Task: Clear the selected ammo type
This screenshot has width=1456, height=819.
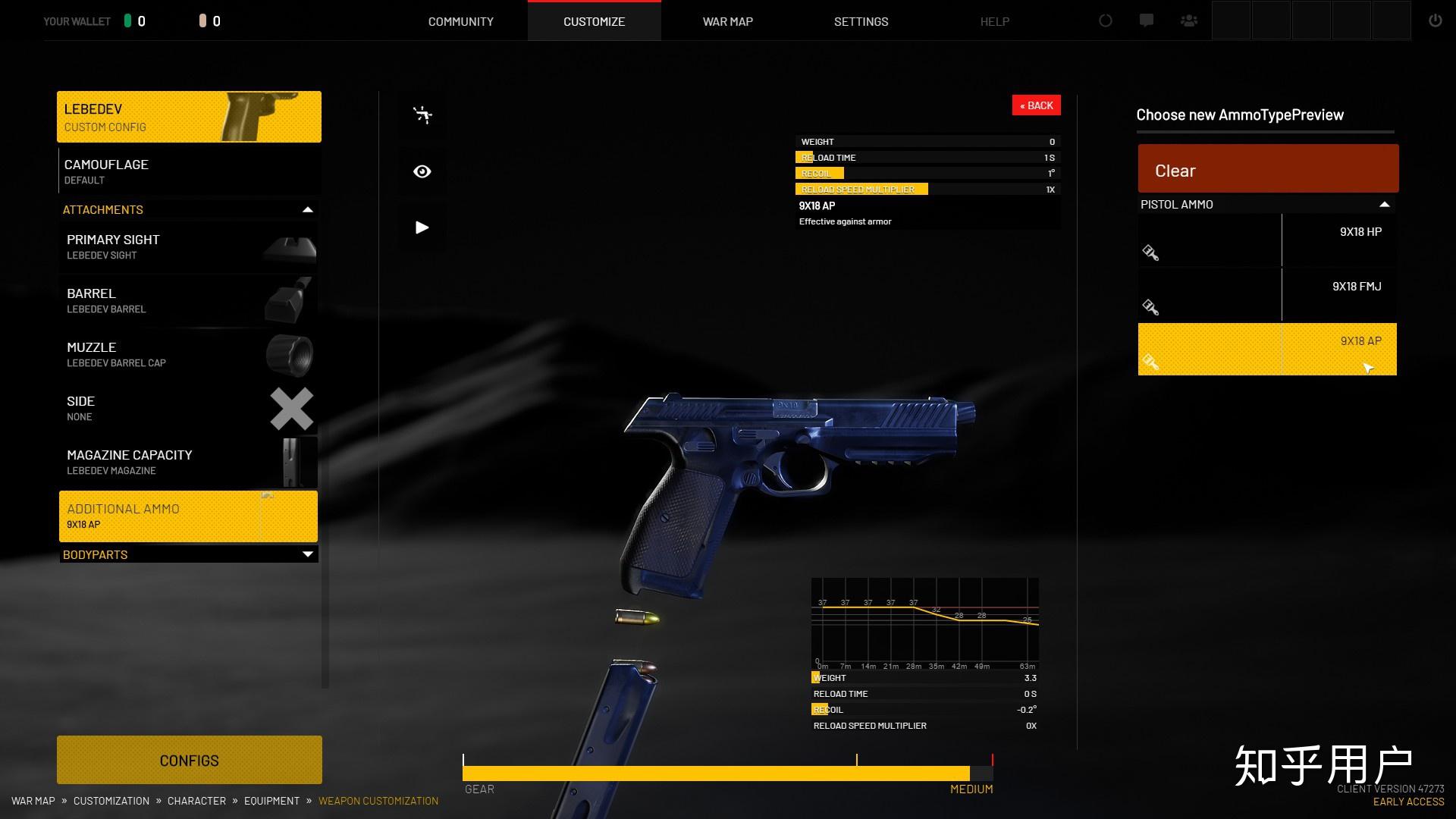Action: point(1267,169)
